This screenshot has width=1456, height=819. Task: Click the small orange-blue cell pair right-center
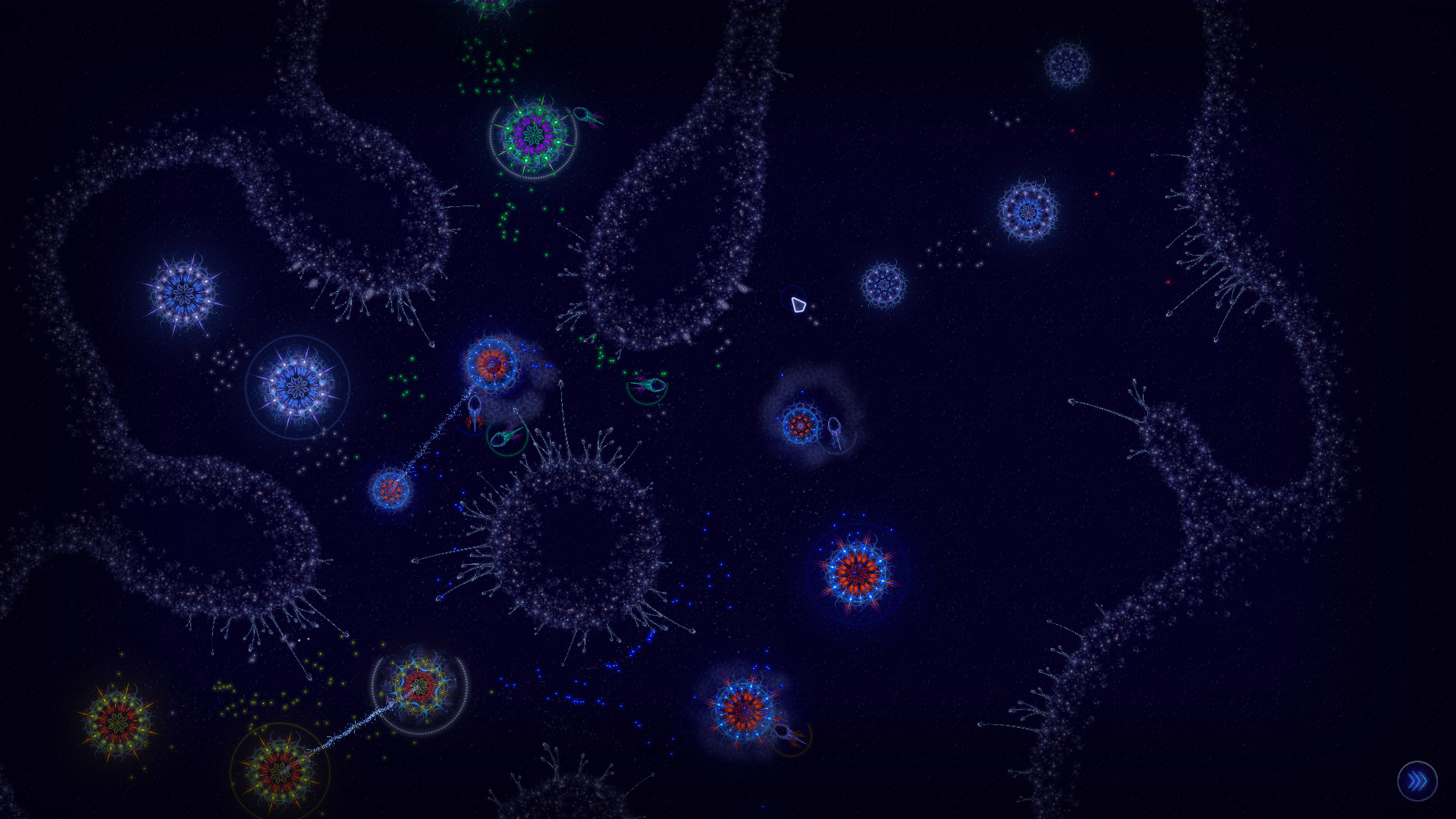(x=799, y=425)
